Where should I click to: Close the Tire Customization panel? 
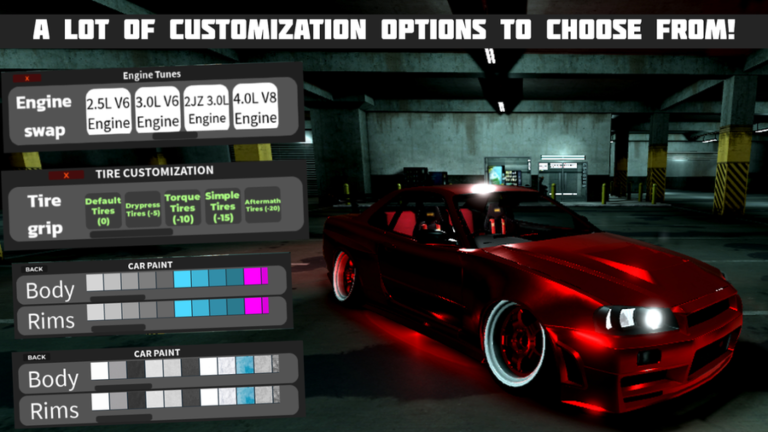point(66,175)
